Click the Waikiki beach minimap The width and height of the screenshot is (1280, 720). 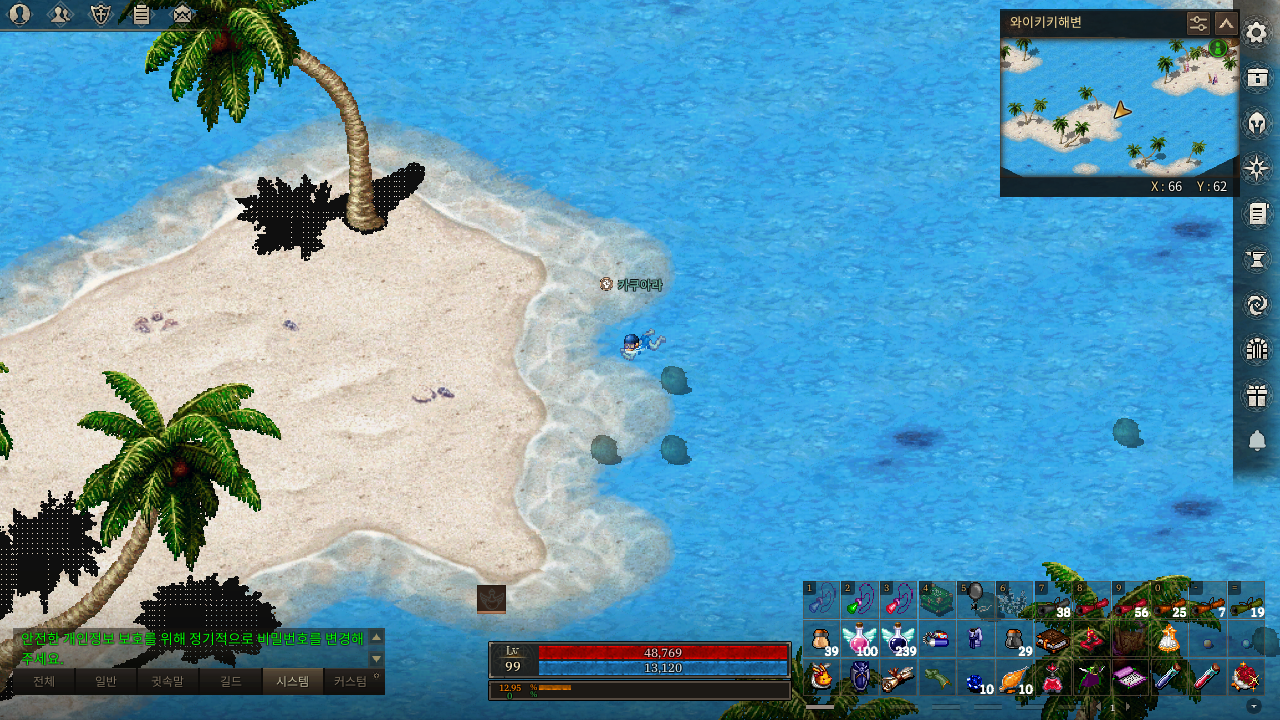(1119, 108)
